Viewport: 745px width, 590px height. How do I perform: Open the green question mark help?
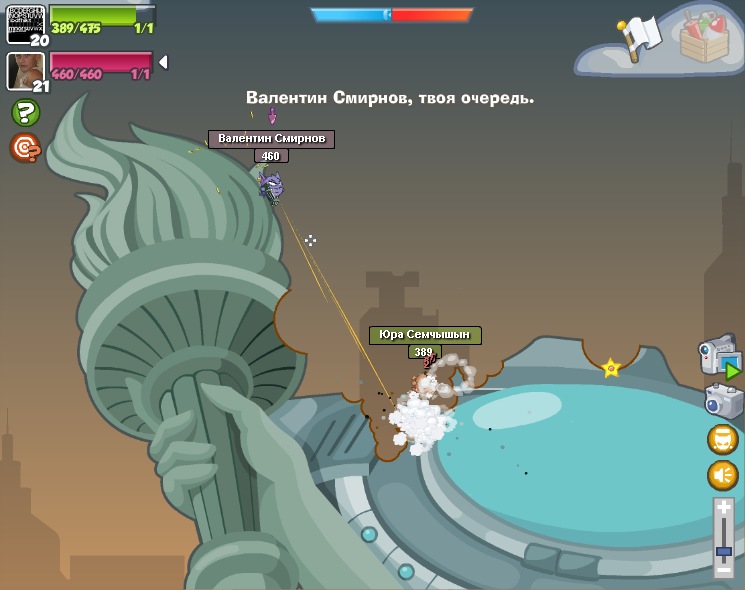click(x=25, y=112)
